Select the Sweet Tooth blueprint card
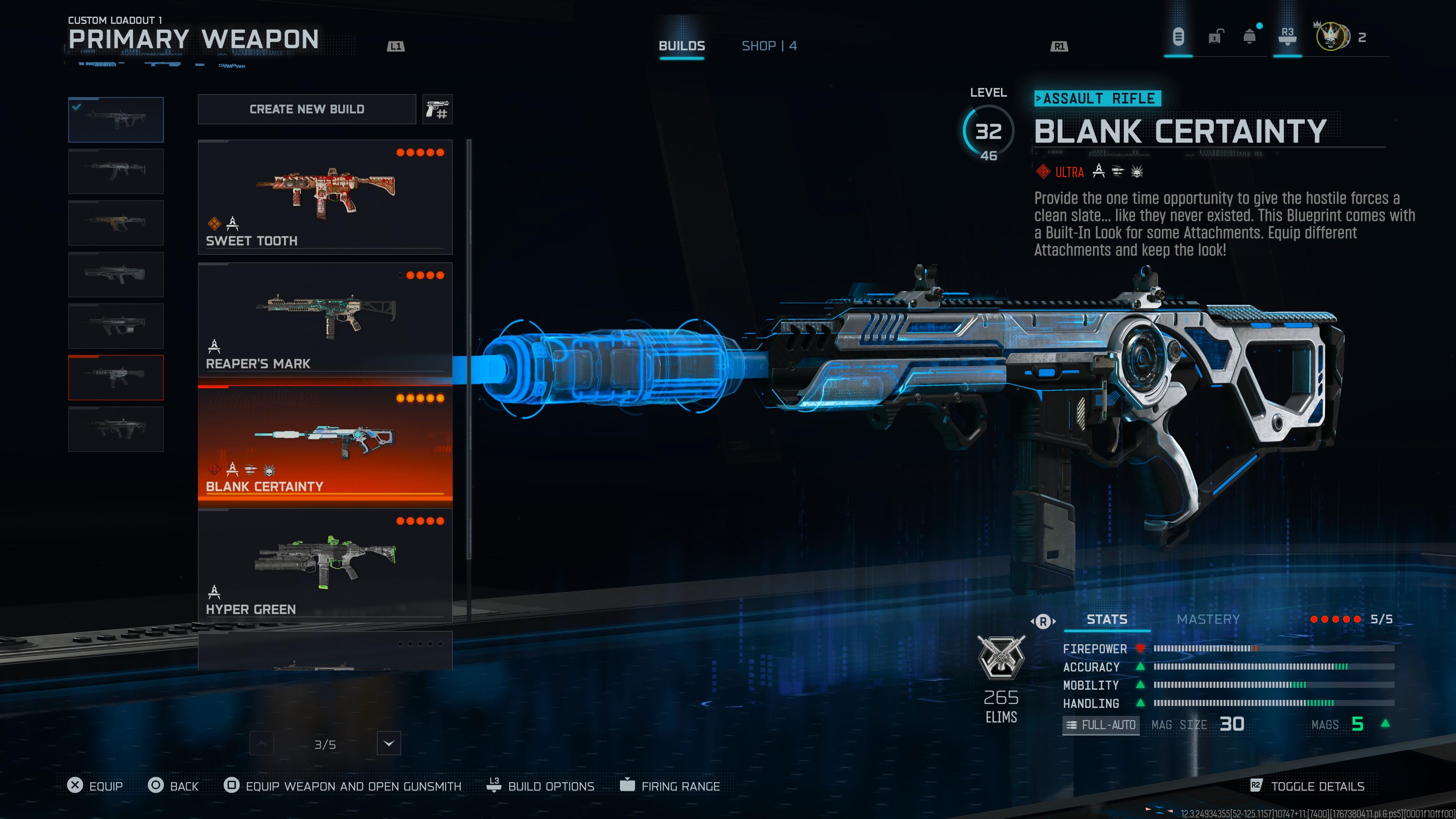Image resolution: width=1456 pixels, height=819 pixels. click(x=325, y=197)
